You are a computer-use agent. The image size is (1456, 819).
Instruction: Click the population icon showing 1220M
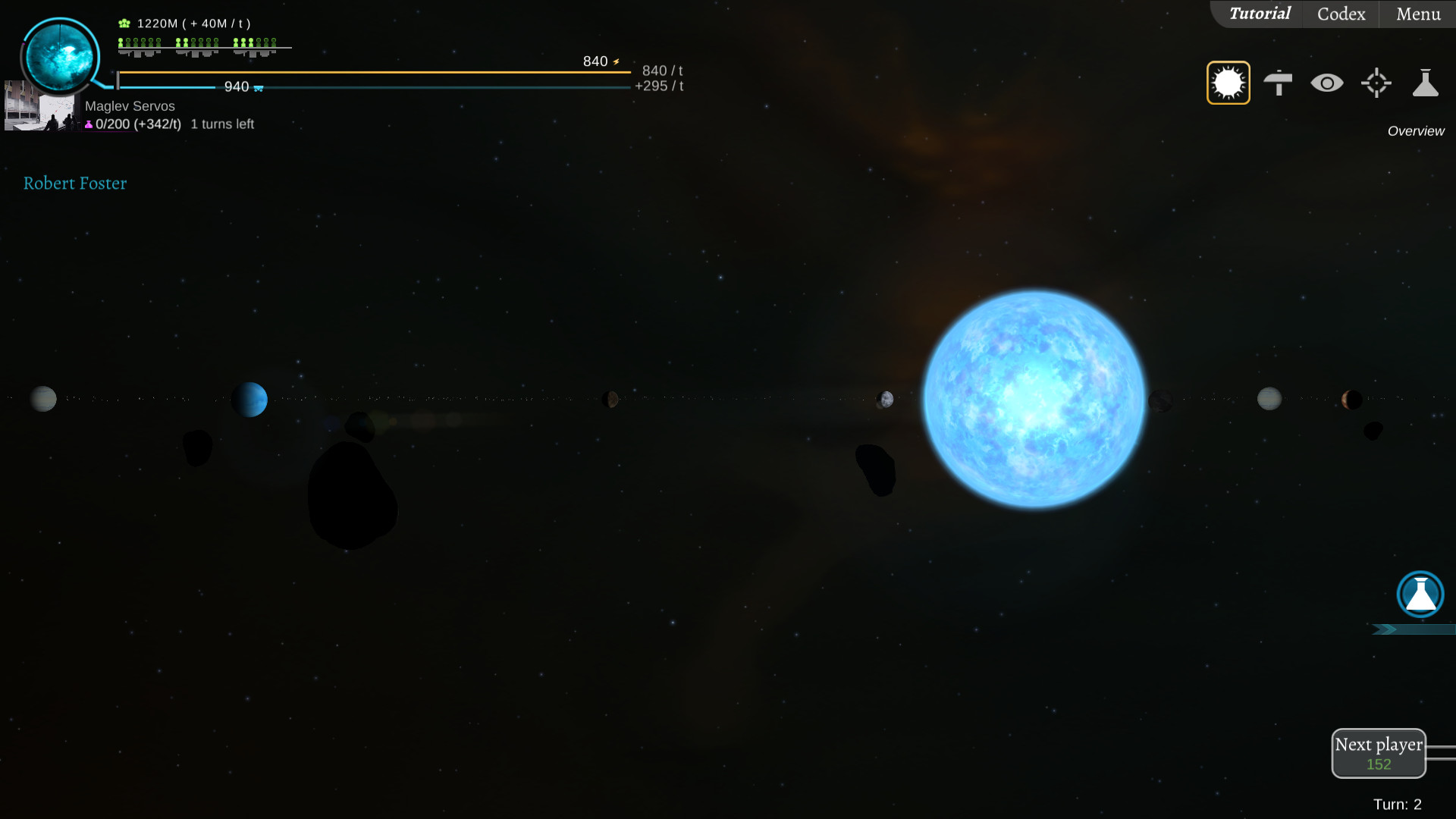[x=122, y=23]
